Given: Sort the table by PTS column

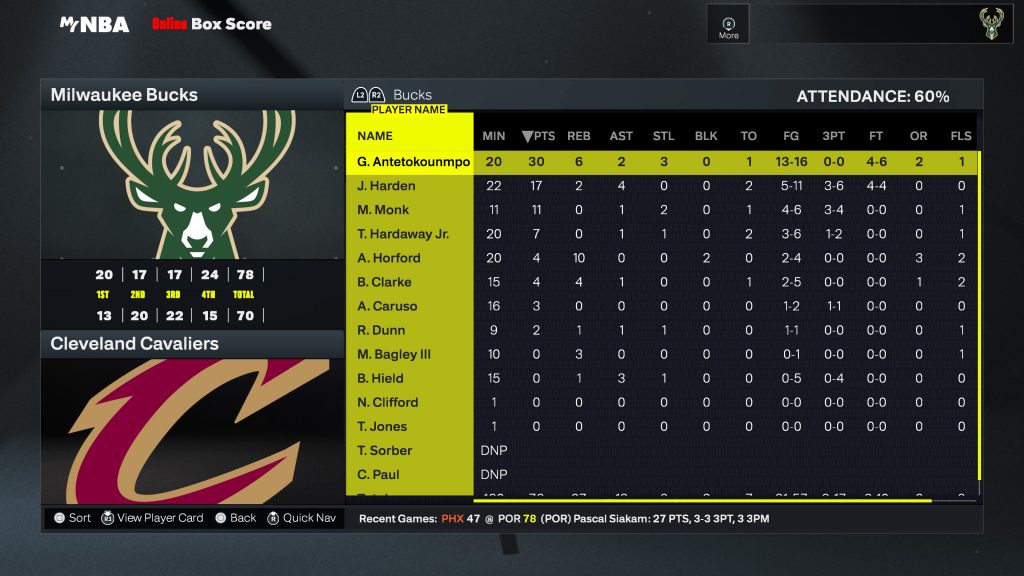Looking at the screenshot, I should [x=538, y=136].
